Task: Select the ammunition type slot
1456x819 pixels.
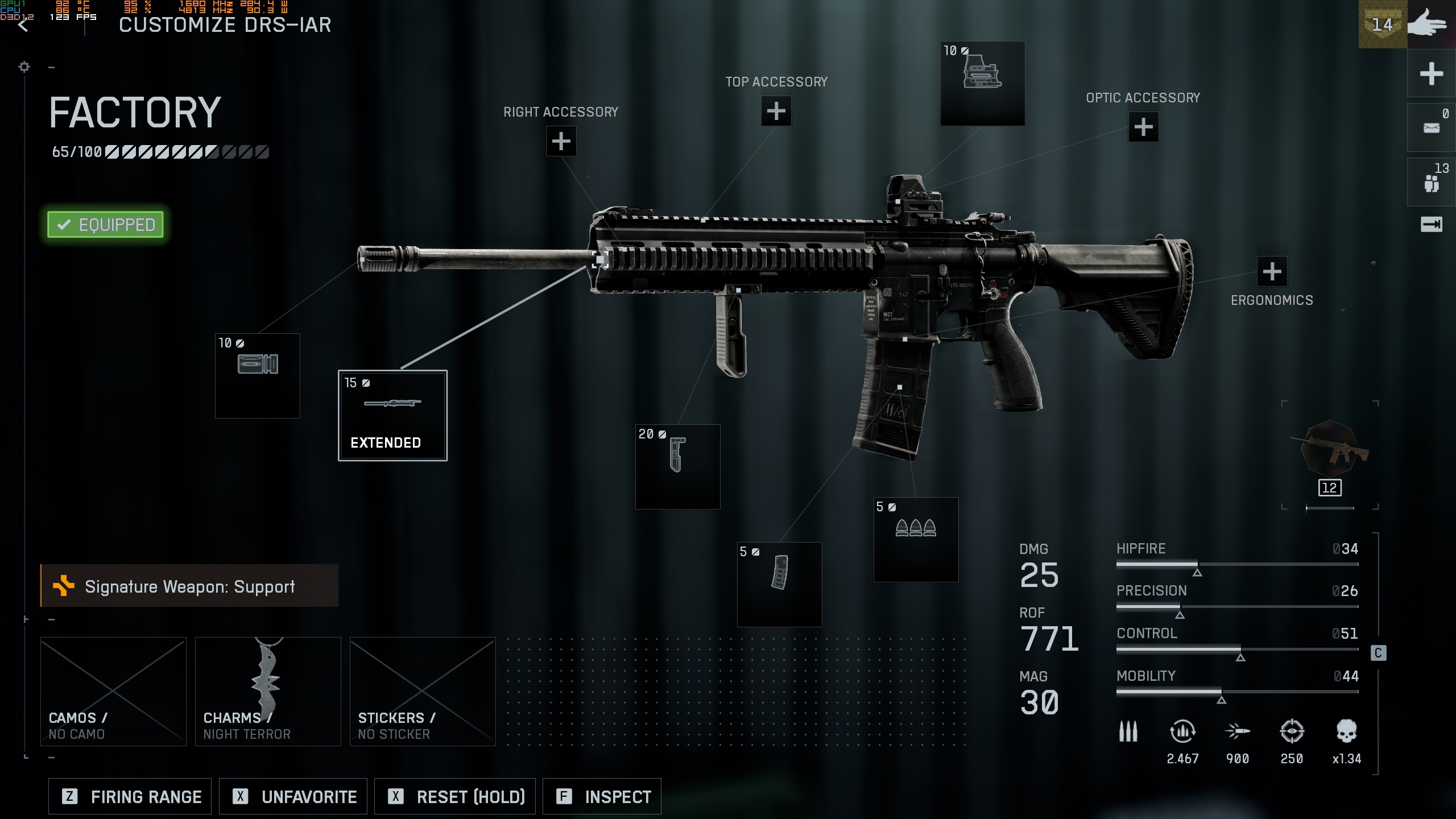Action: point(916,539)
